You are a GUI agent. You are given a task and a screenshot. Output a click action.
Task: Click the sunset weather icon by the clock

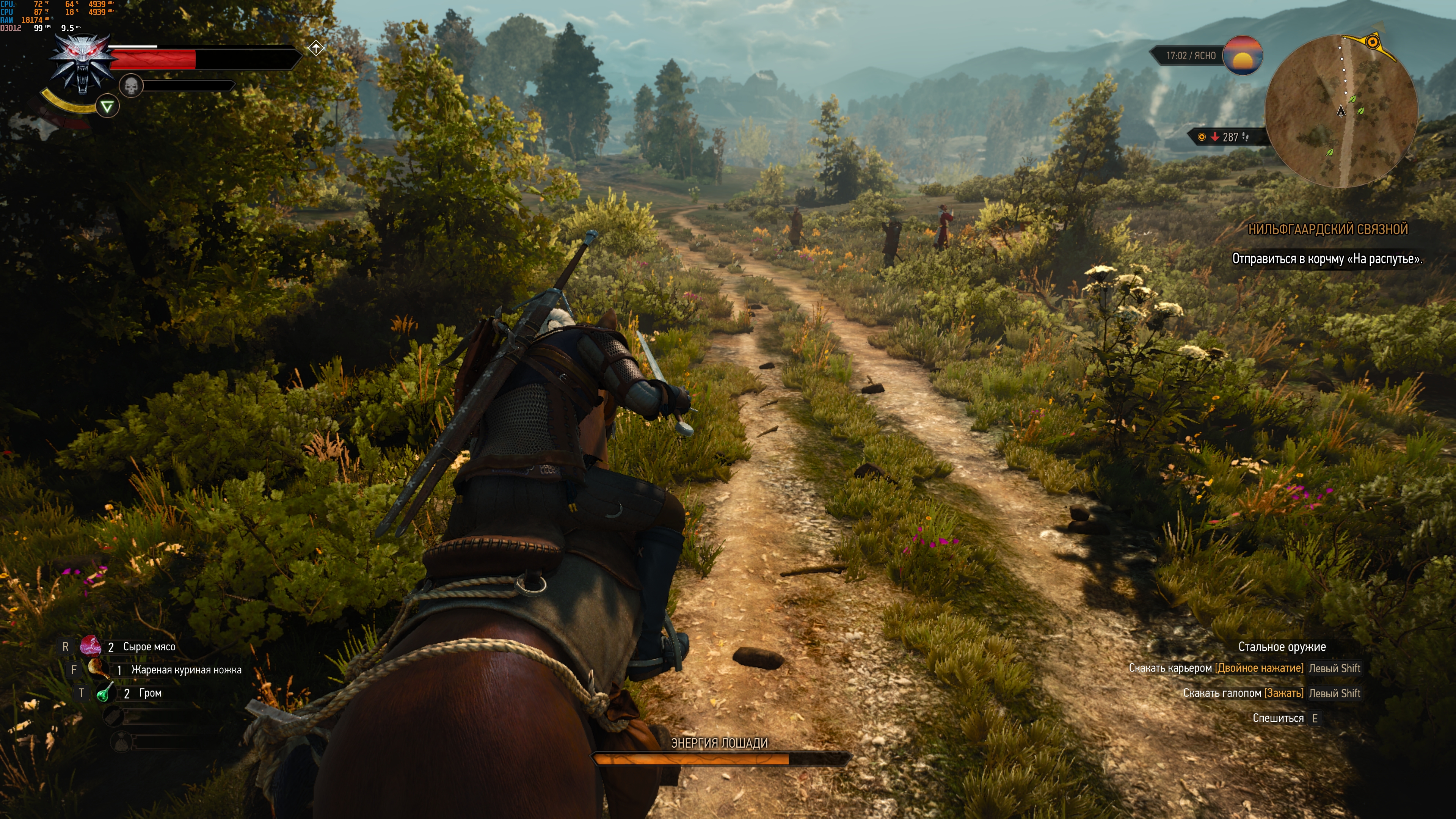[1243, 55]
